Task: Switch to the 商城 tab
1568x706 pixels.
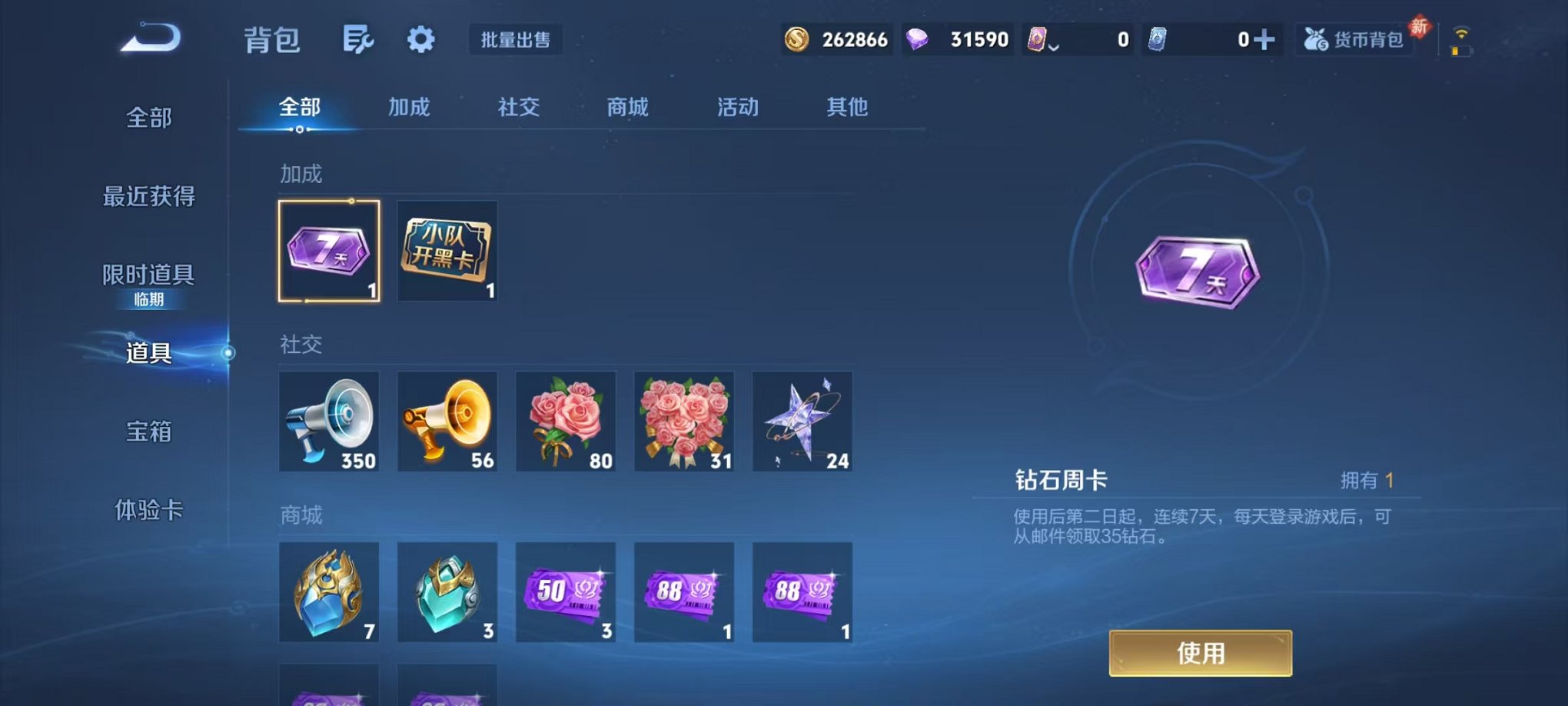Action: point(626,108)
